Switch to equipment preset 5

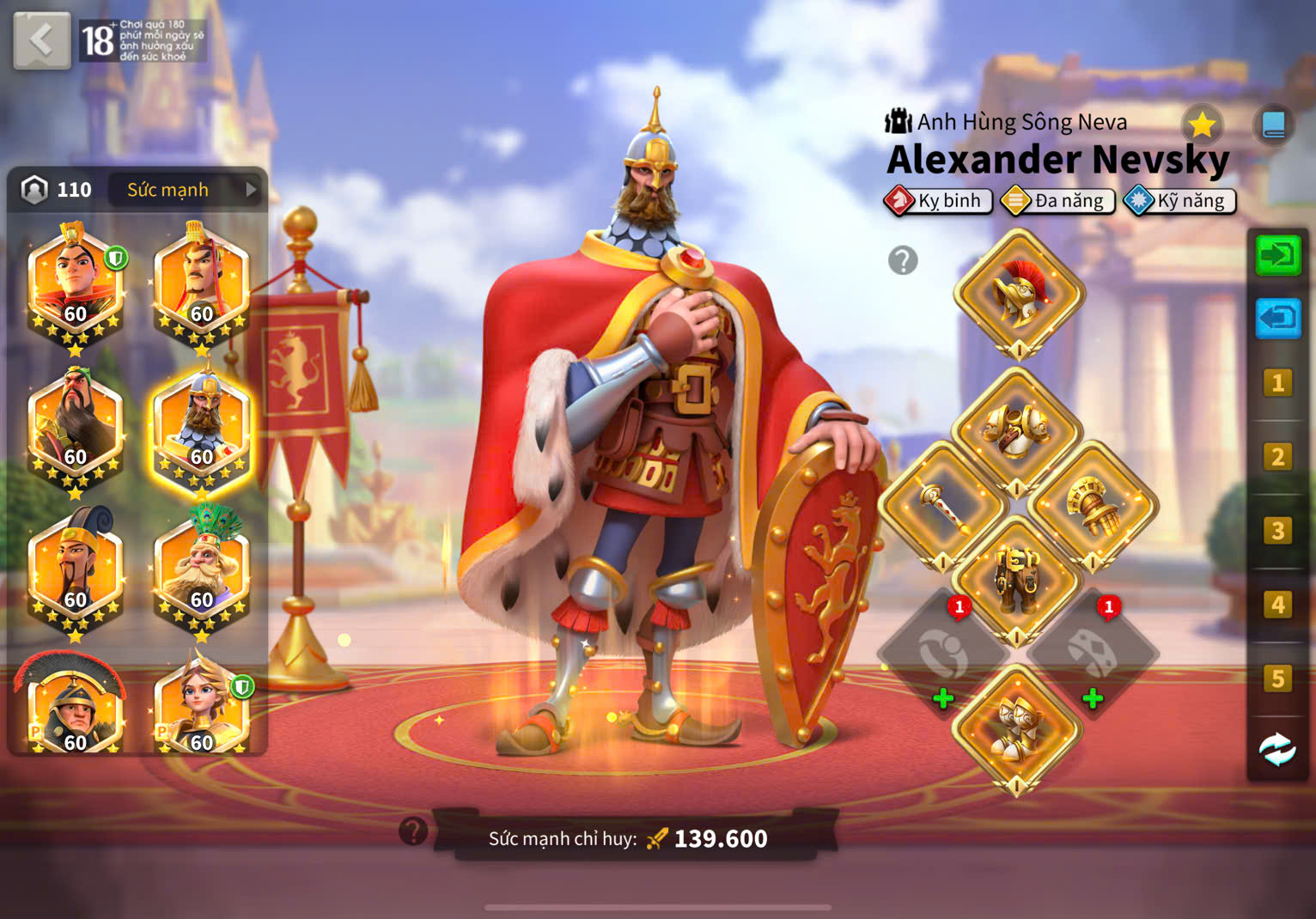[1277, 679]
